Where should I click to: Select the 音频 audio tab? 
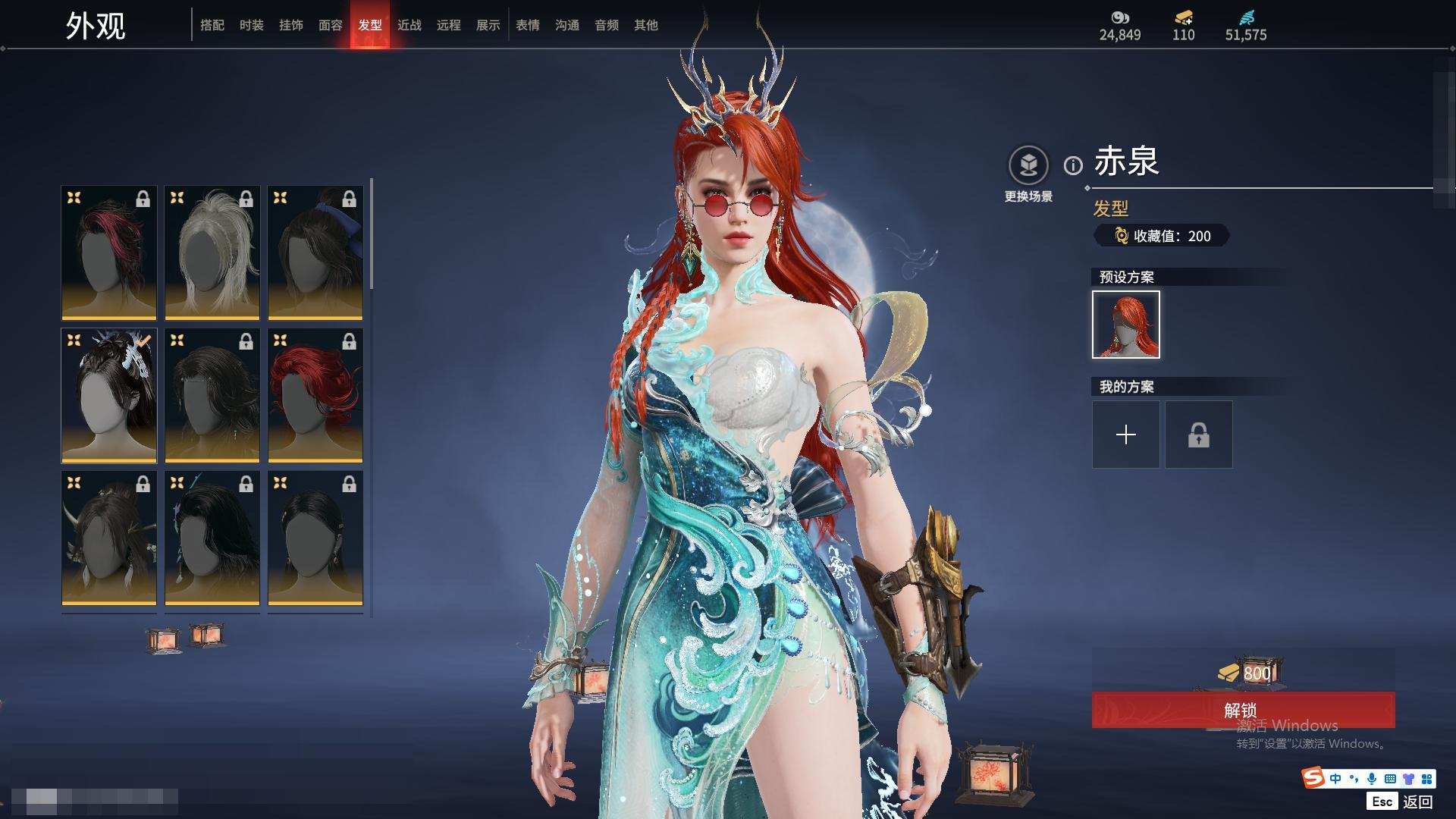click(x=607, y=25)
